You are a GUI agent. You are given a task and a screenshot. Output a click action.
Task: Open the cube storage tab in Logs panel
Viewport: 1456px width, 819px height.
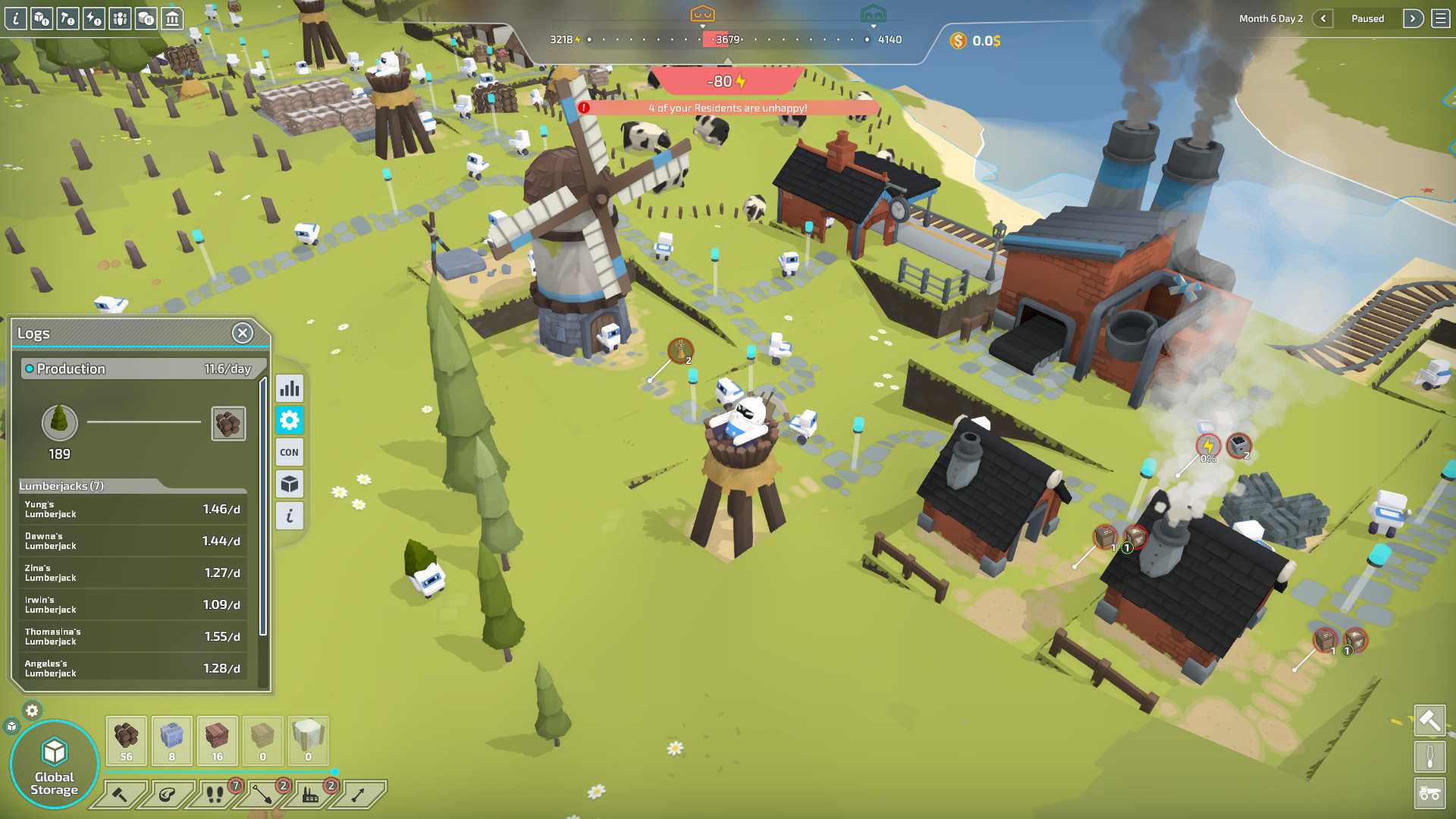click(290, 485)
